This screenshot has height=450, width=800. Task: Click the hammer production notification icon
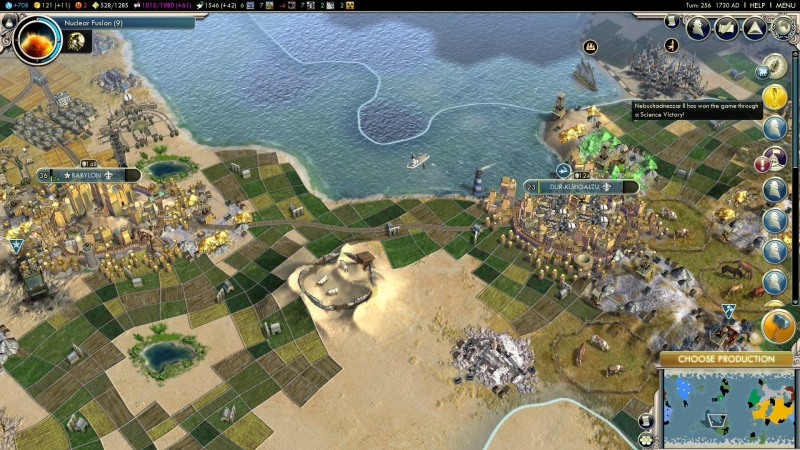(x=777, y=326)
